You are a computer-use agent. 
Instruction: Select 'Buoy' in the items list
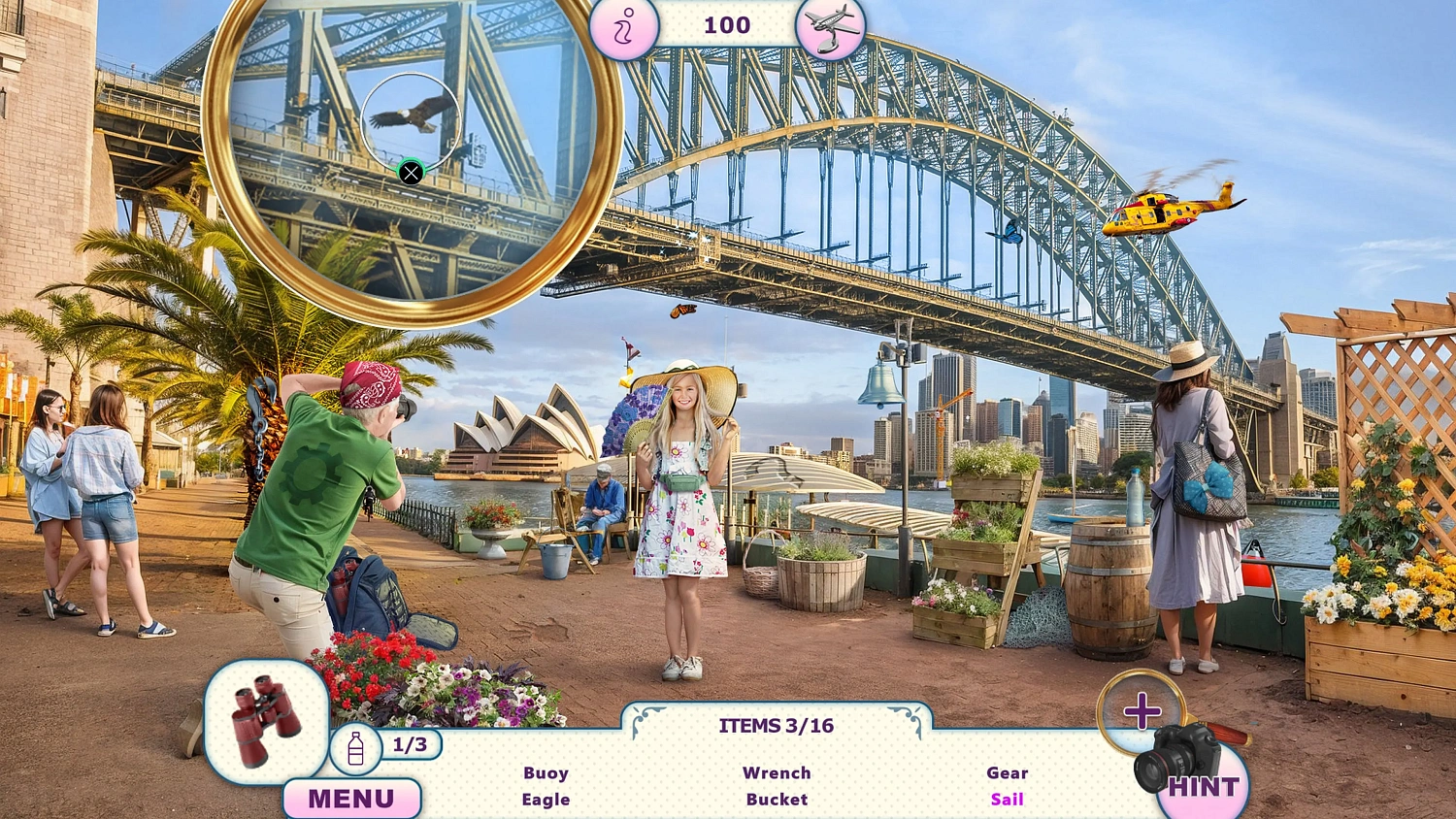pyautogui.click(x=545, y=772)
